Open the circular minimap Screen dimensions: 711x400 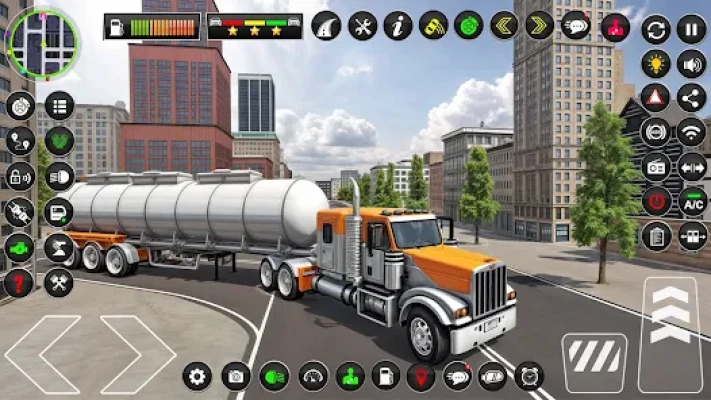click(42, 43)
